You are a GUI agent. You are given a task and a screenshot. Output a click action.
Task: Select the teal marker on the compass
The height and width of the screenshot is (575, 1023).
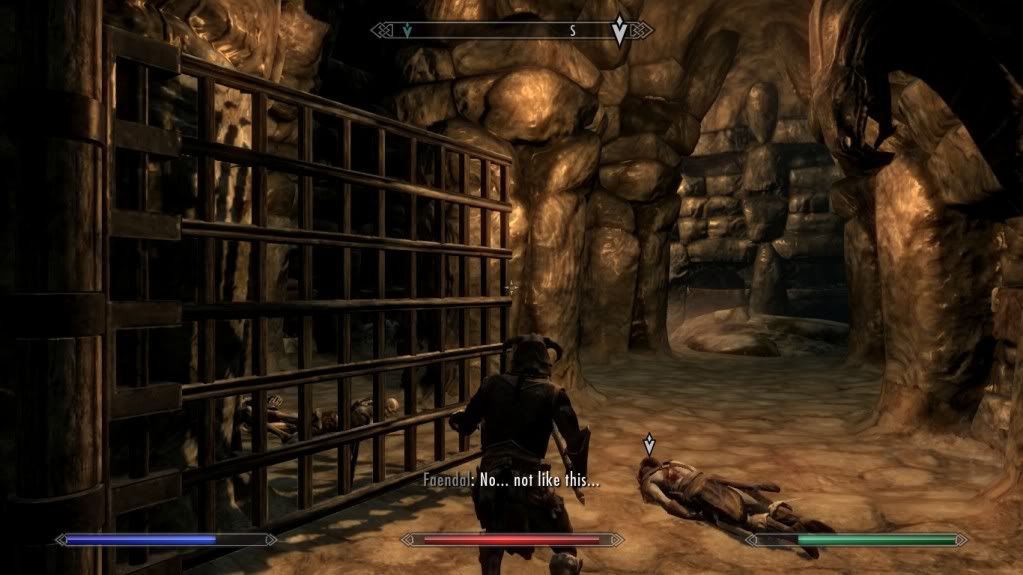click(x=407, y=31)
